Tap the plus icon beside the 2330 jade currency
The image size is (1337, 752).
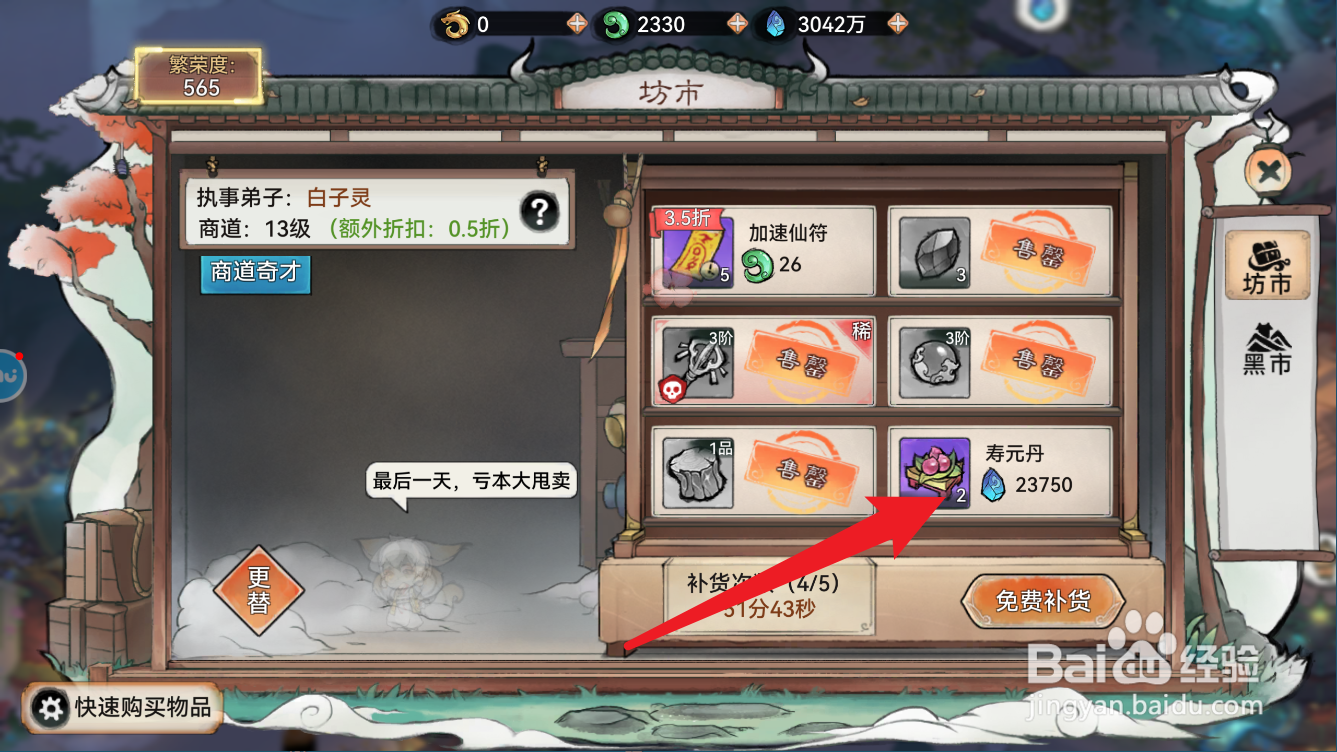(x=738, y=22)
